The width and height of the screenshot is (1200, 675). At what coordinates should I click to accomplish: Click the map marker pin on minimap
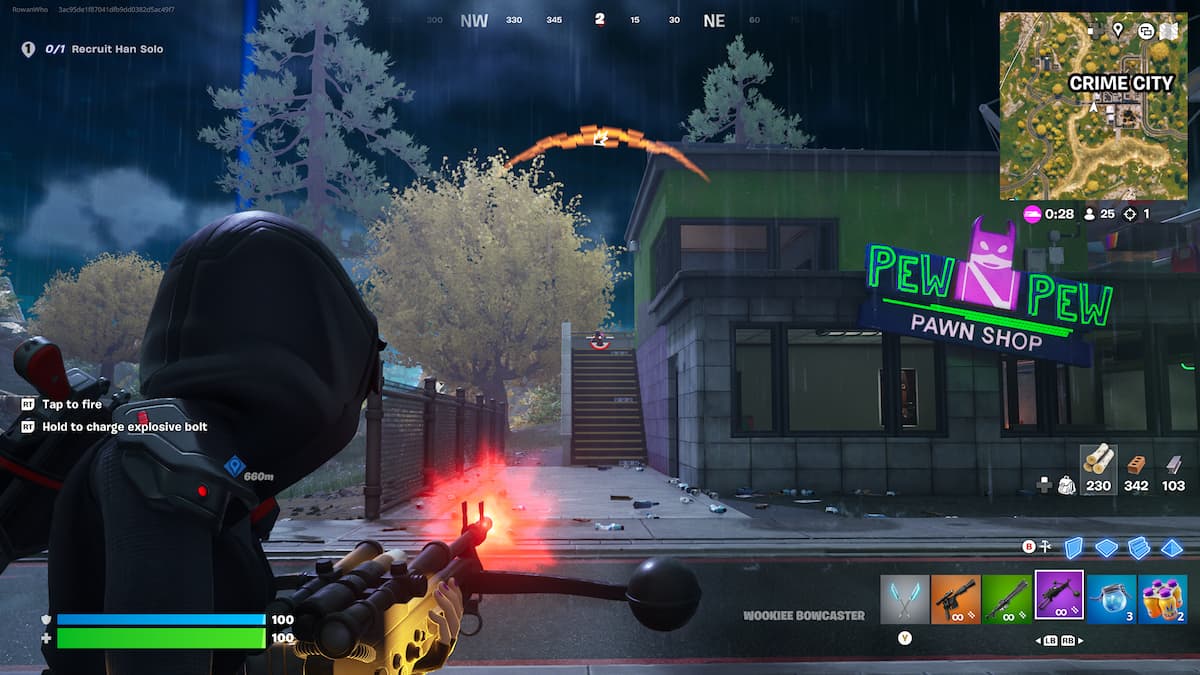(x=1117, y=30)
